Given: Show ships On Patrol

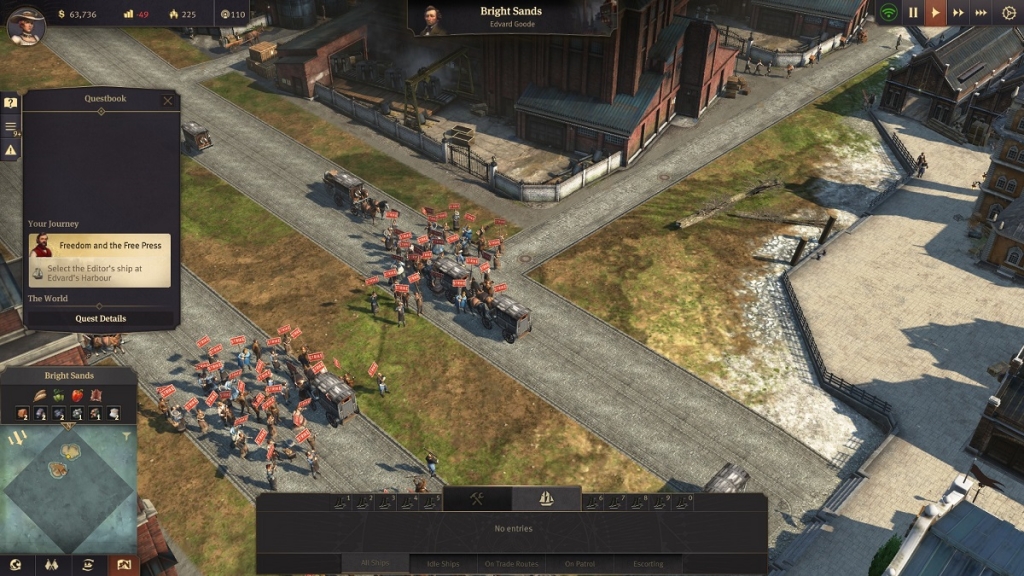Looking at the screenshot, I should tap(580, 564).
